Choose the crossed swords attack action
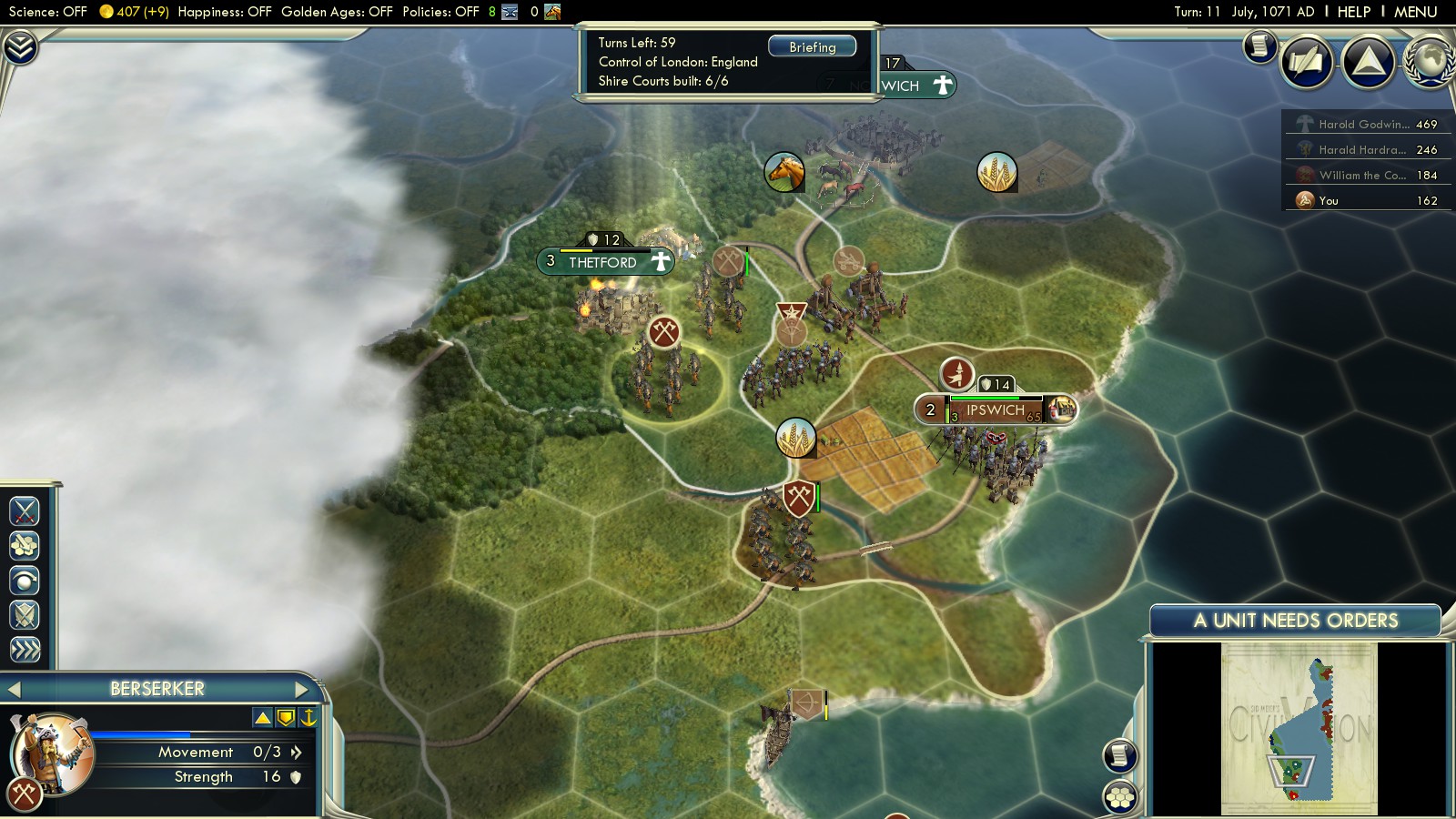 [x=25, y=511]
